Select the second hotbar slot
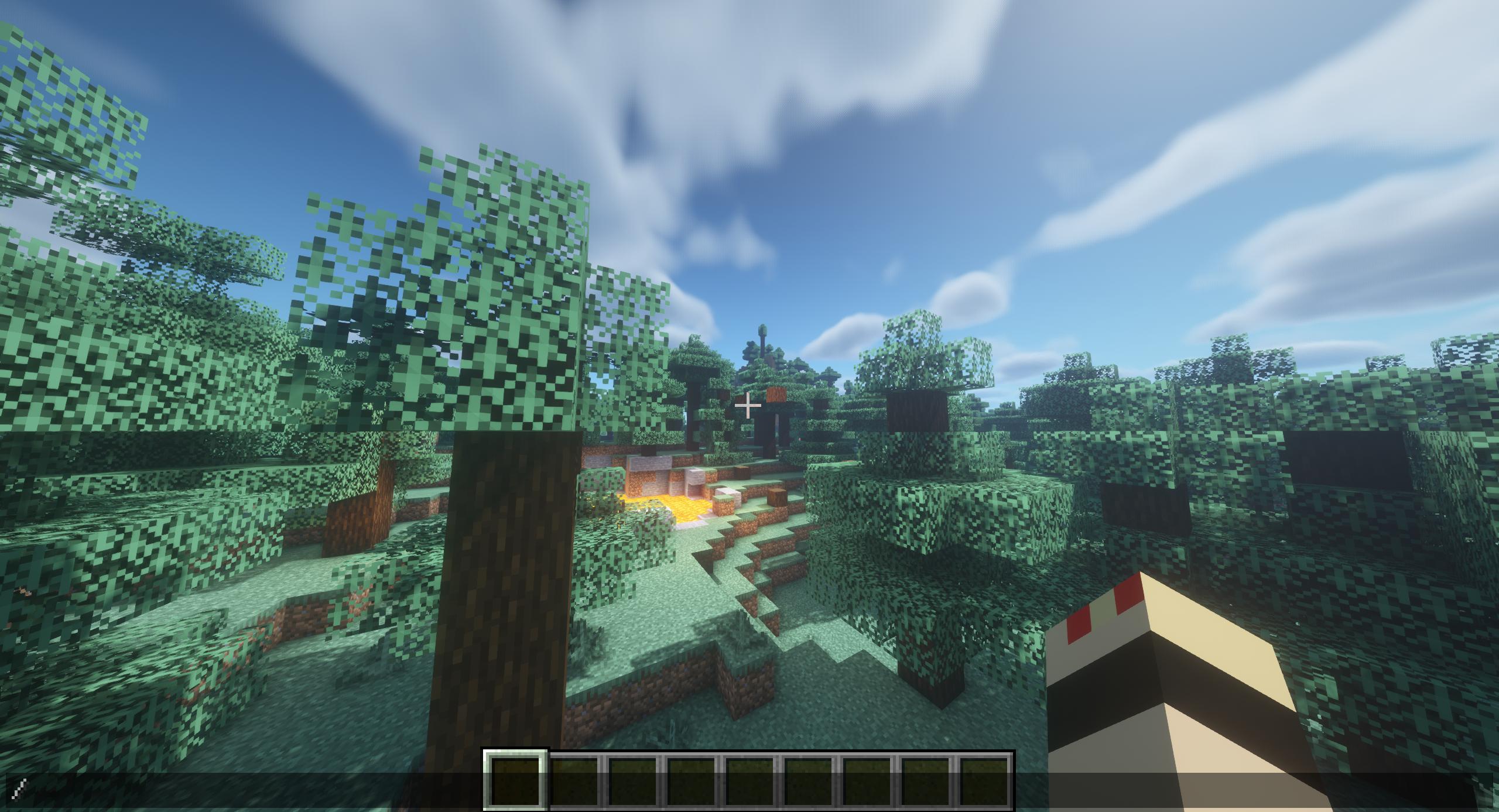This screenshot has height=812, width=1499. [574, 779]
